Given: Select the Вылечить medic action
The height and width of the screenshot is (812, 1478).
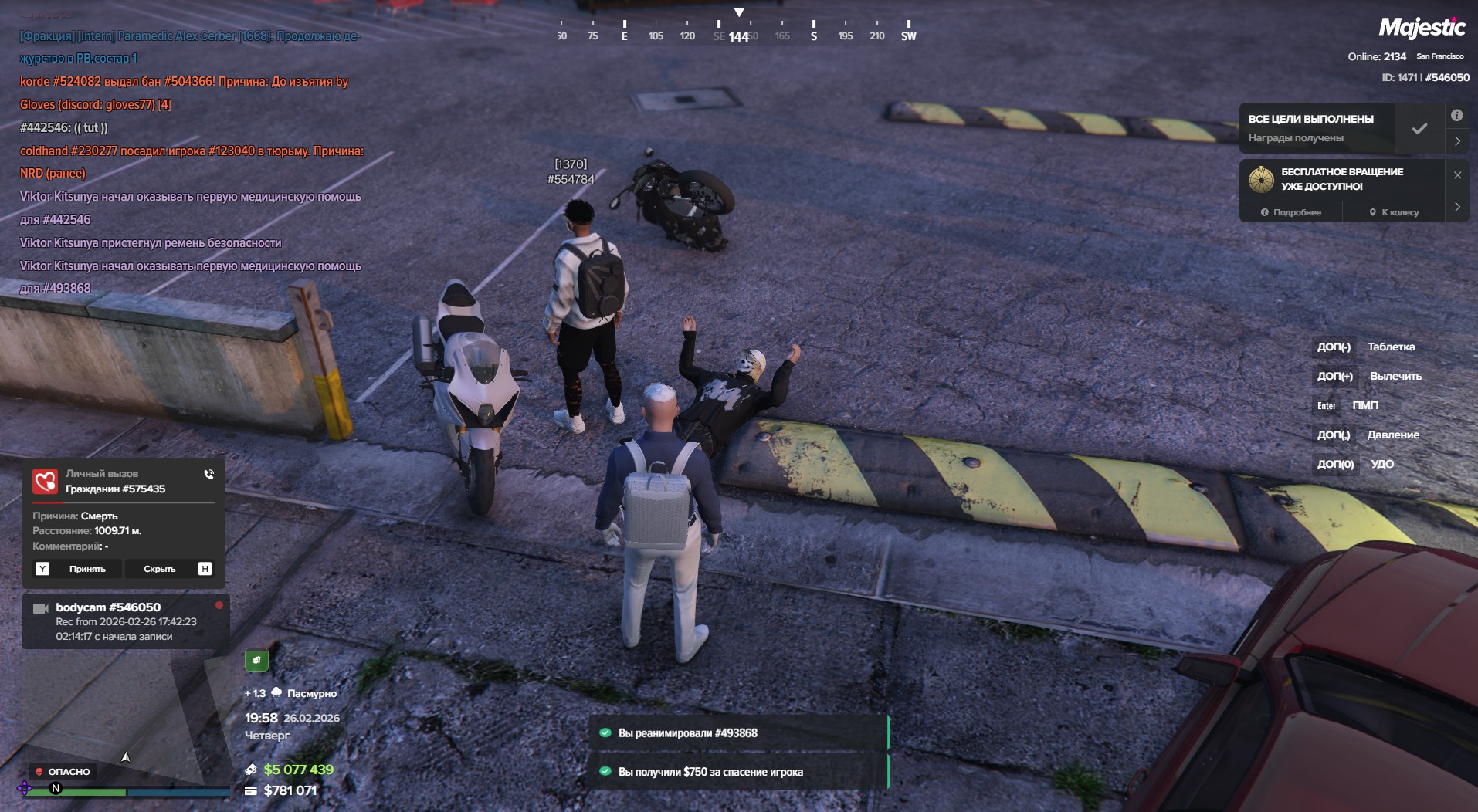Looking at the screenshot, I should click(x=1395, y=376).
